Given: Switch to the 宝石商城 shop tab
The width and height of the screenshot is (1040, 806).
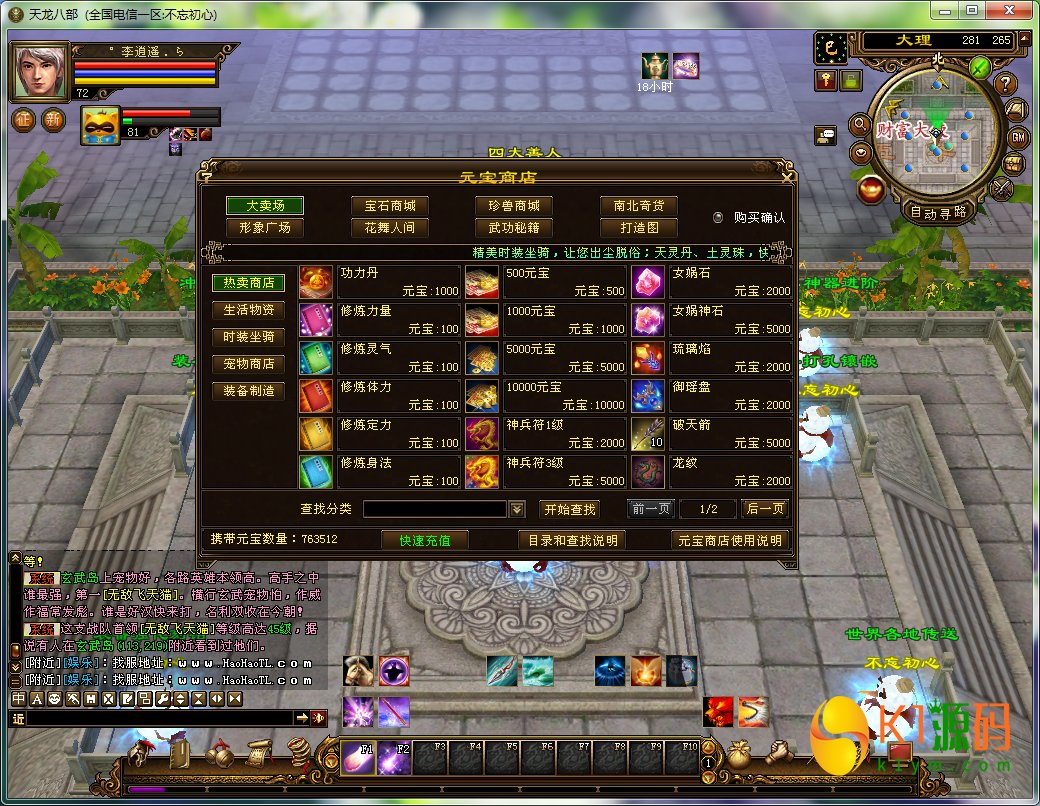Looking at the screenshot, I should pos(390,205).
